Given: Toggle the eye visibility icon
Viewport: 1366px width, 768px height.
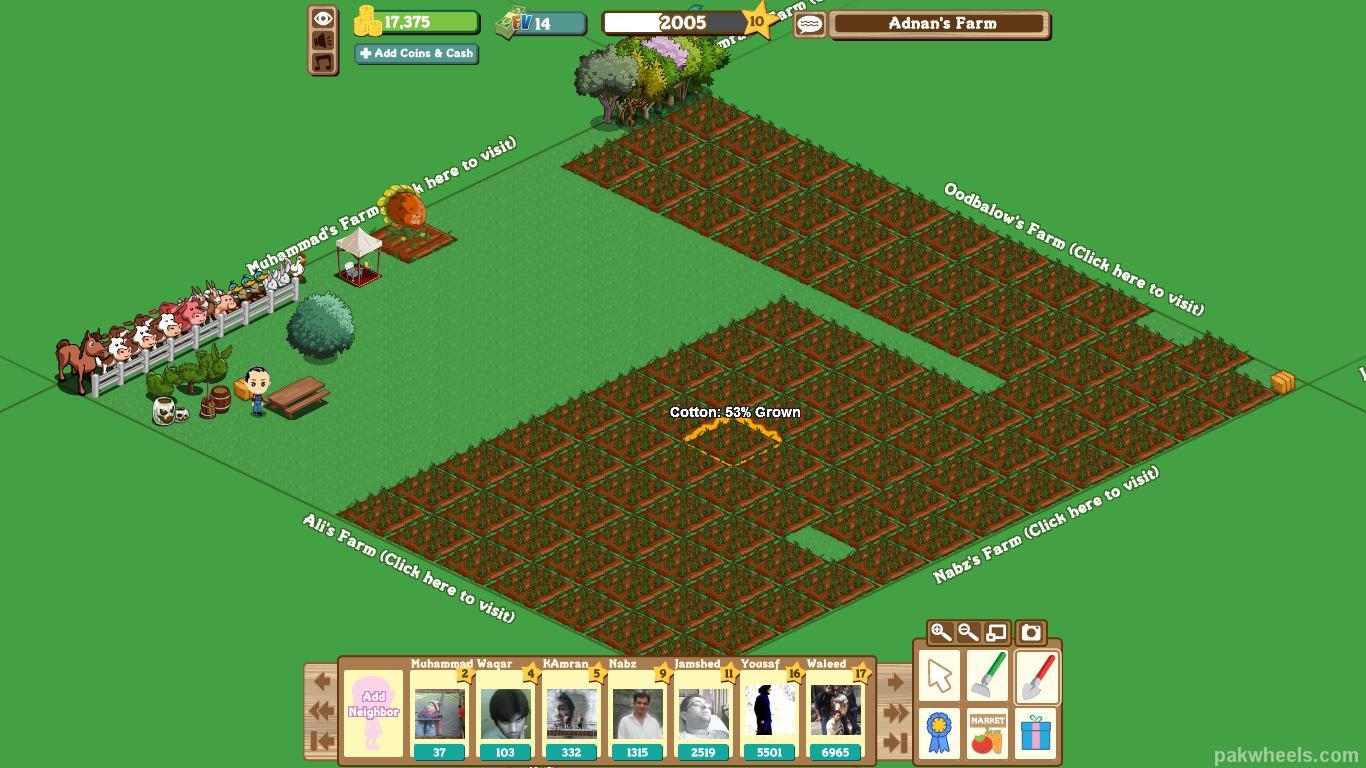Looking at the screenshot, I should pos(323,18).
